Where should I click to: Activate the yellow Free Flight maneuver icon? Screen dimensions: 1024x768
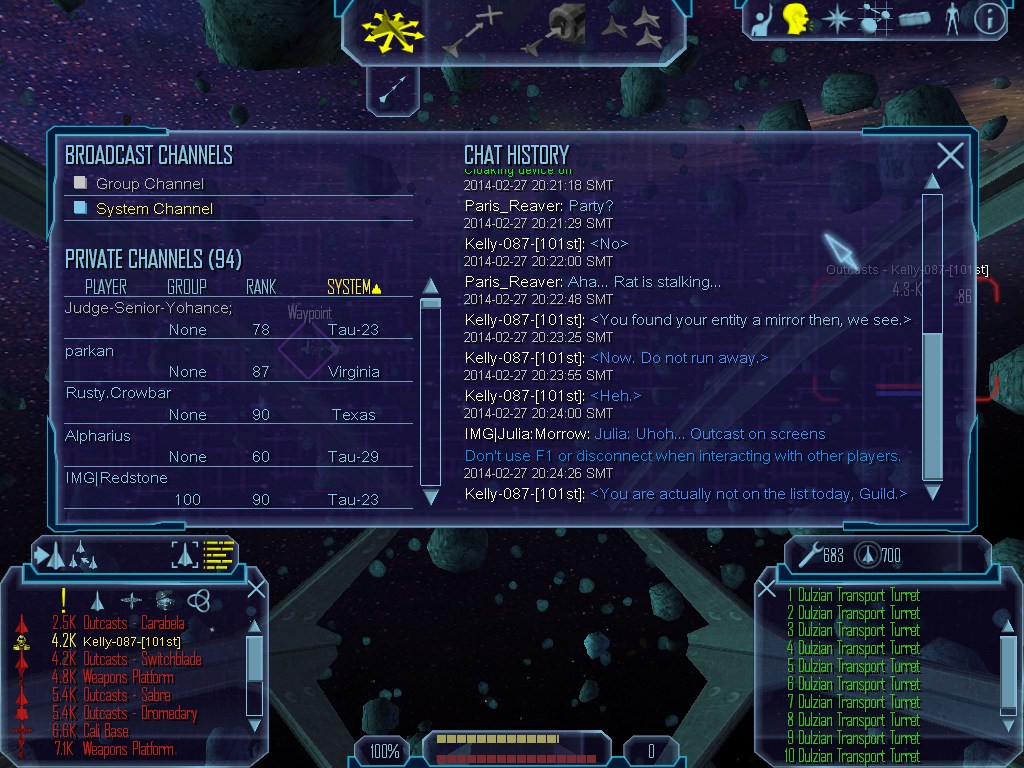(394, 32)
